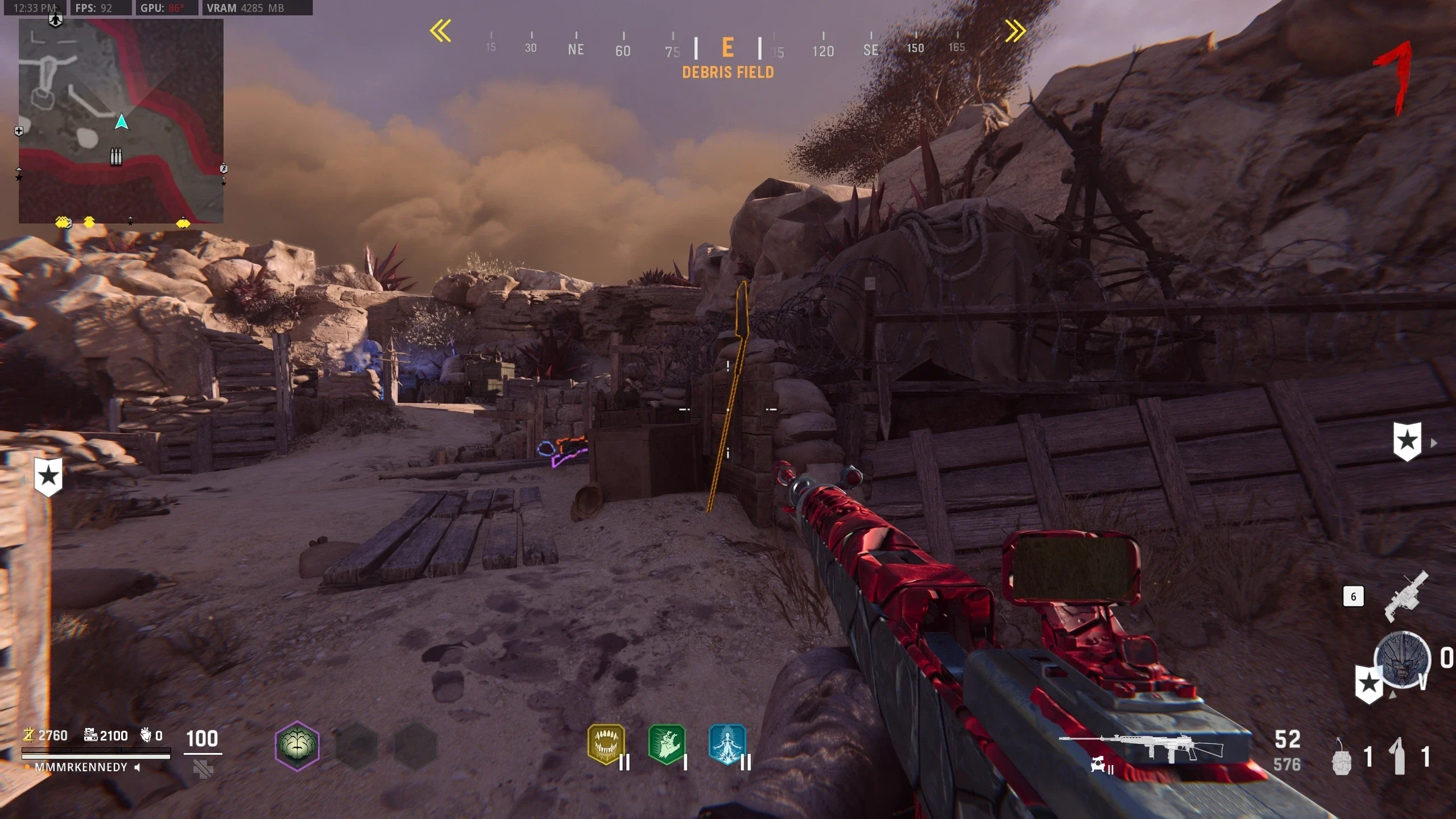Click the DEBRIS FIELD location label
The image size is (1456, 819).
point(728,72)
